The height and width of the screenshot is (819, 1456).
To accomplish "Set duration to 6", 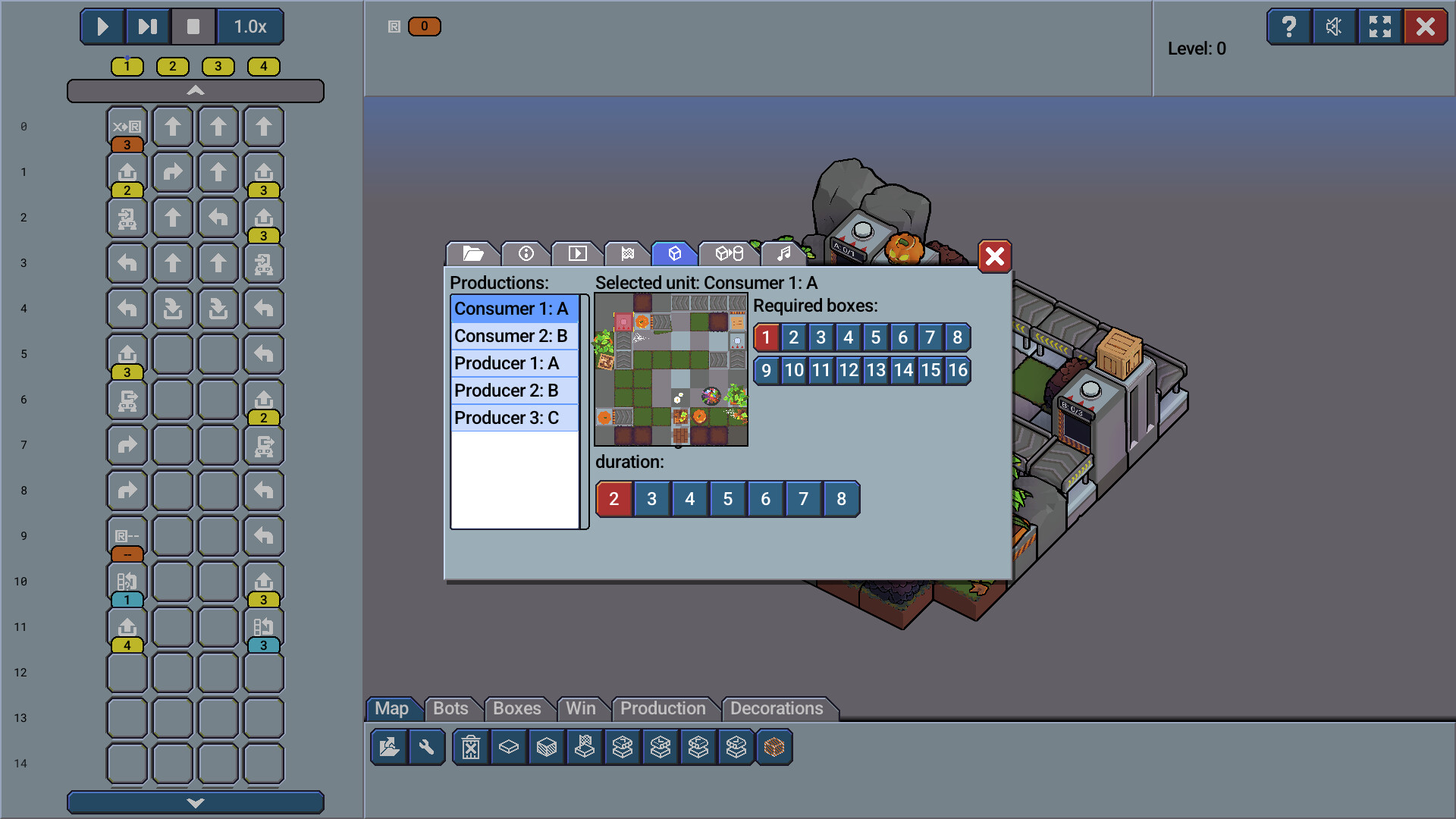I will [x=765, y=499].
